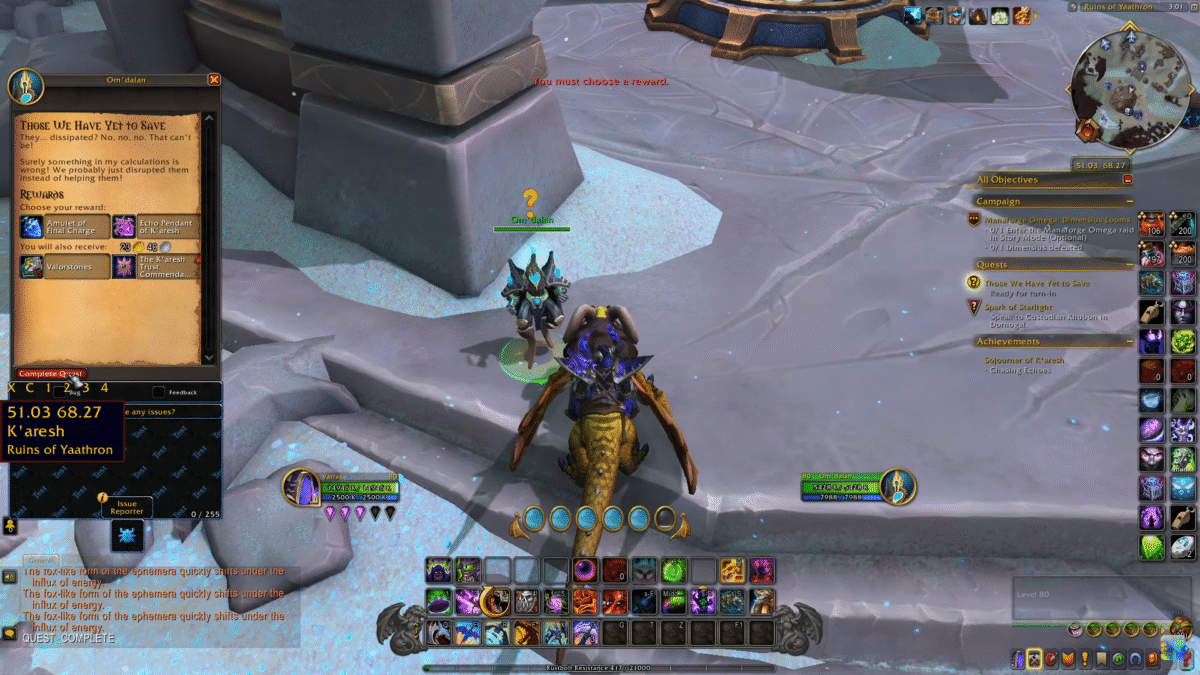
Task: Select the Manaforge Omega: Dimensius Looms campaign quest
Action: pyautogui.click(x=1056, y=219)
